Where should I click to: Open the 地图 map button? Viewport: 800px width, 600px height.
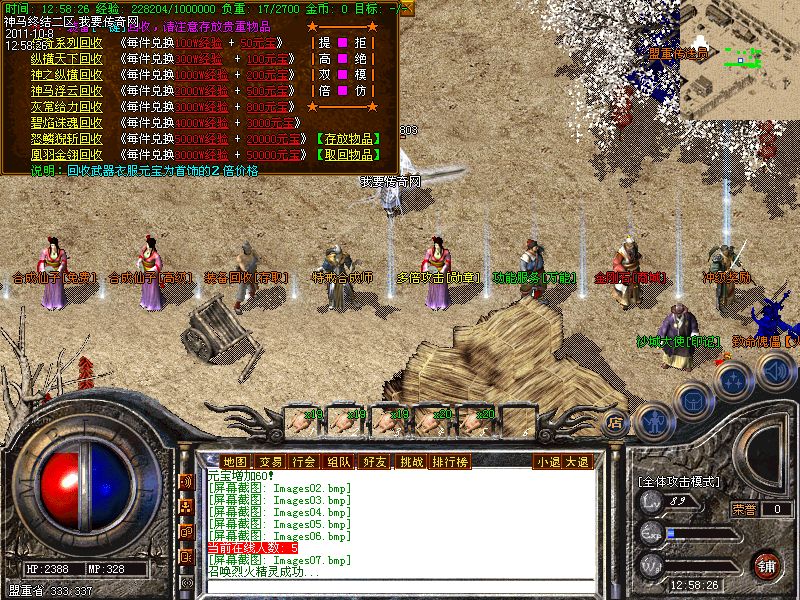234,462
